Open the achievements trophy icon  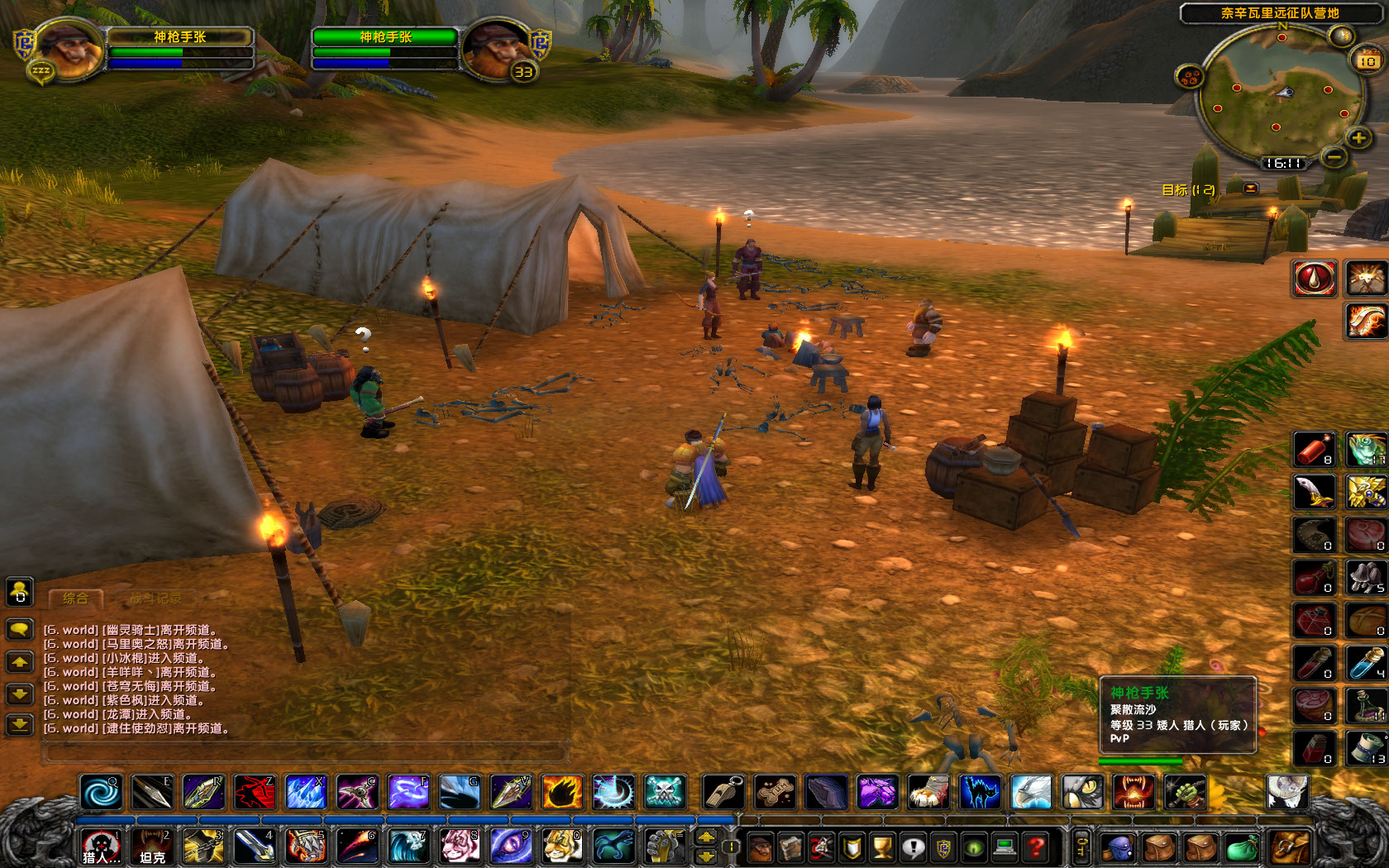coord(882,847)
